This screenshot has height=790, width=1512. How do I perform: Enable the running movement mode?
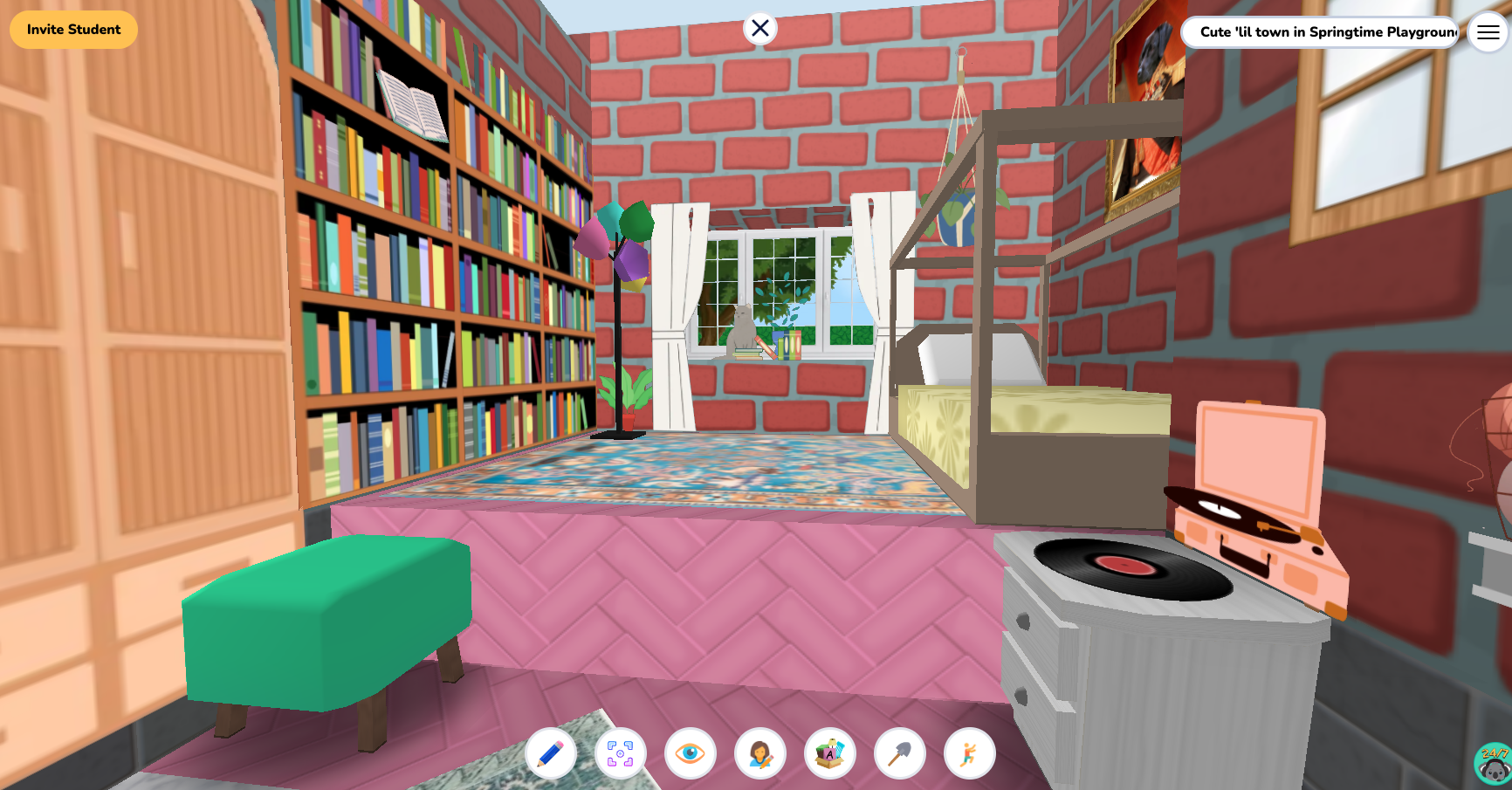(x=969, y=752)
